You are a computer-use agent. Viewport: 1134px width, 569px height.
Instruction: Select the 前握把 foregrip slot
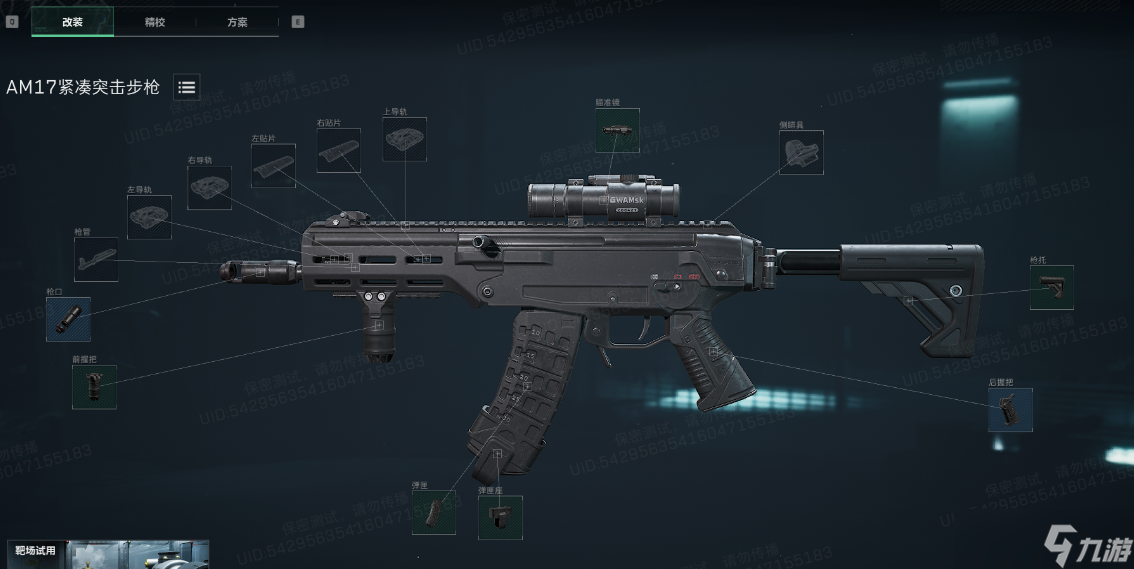[x=94, y=387]
